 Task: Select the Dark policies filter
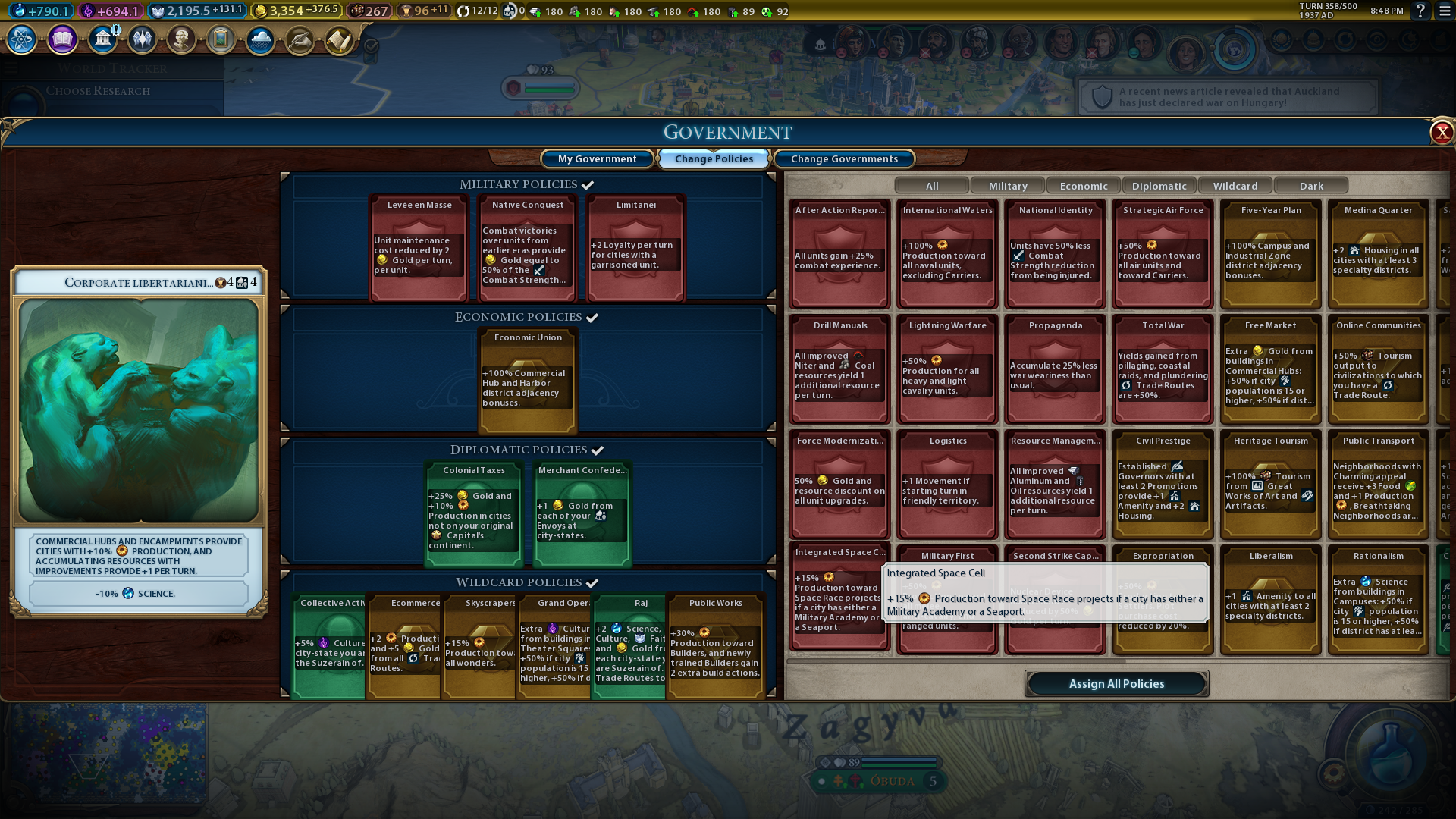tap(1311, 186)
